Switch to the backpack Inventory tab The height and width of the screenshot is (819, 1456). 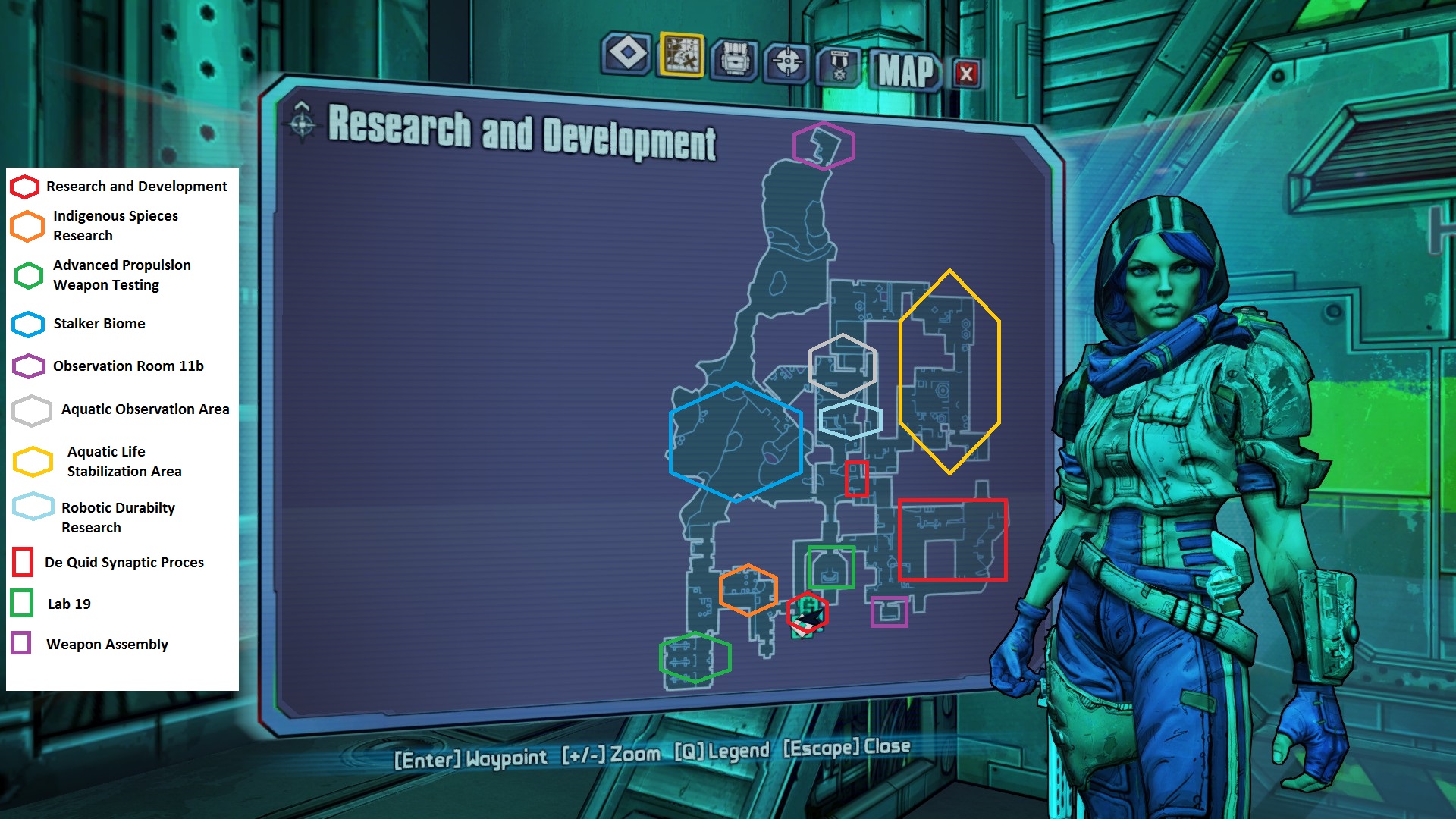(734, 58)
